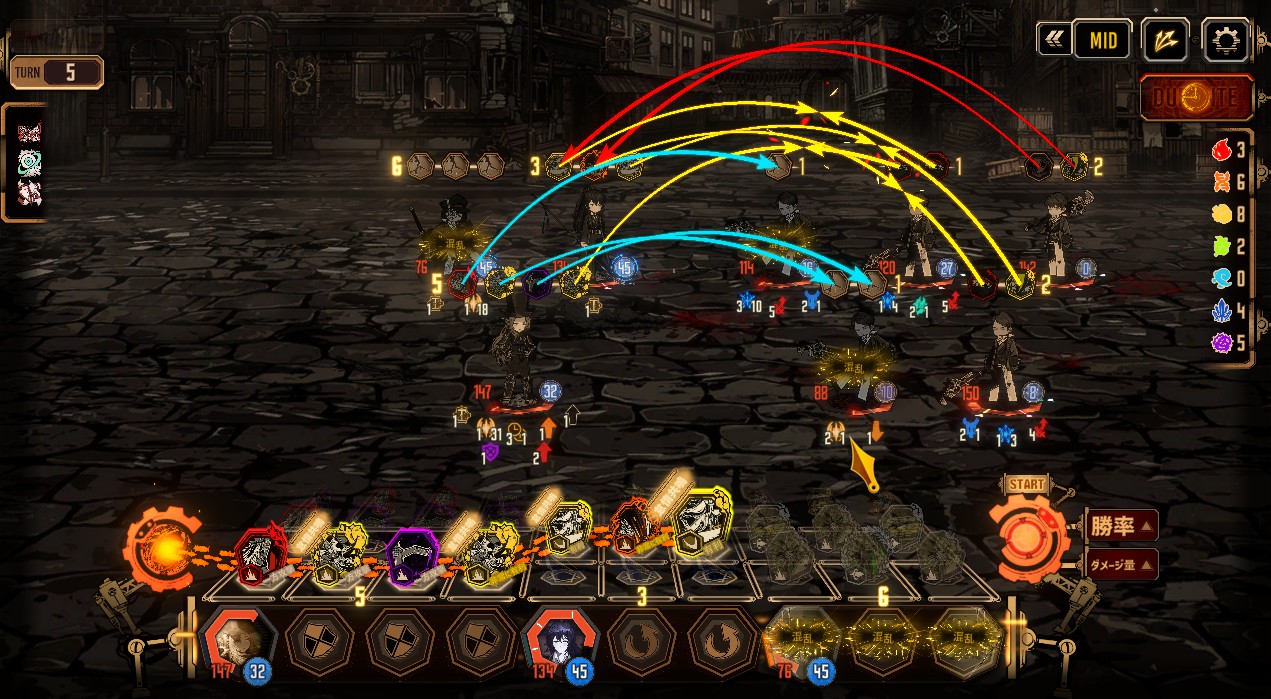Collapse the top bar with double-chevron button

pyautogui.click(x=1050, y=41)
